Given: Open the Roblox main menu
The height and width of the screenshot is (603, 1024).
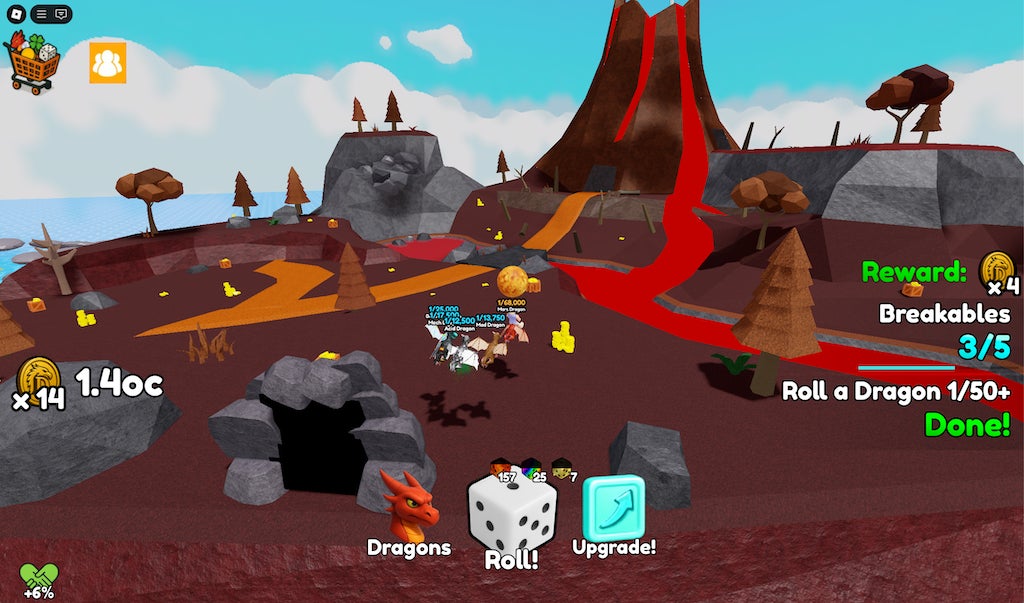Looking at the screenshot, I should [x=15, y=14].
